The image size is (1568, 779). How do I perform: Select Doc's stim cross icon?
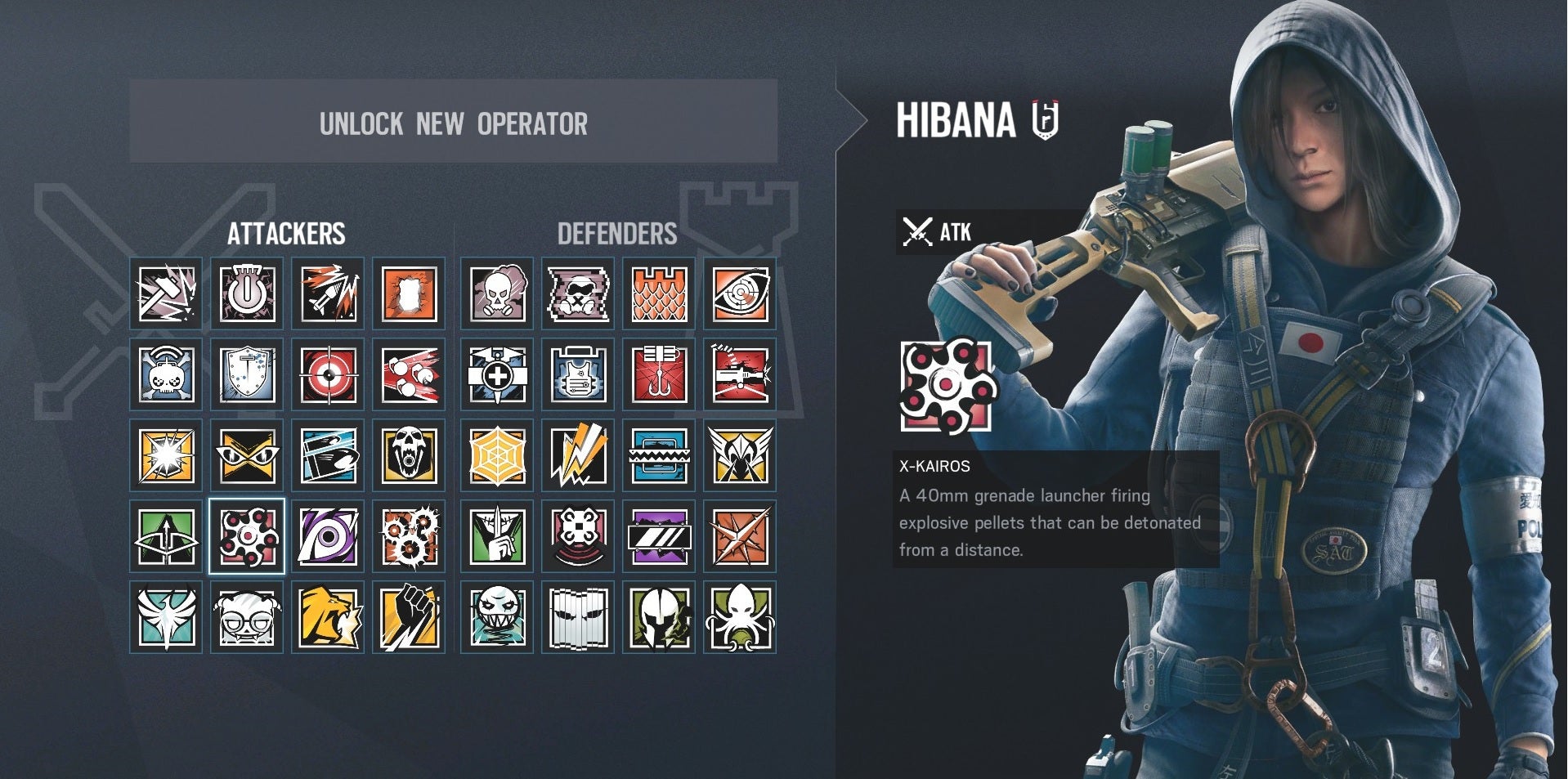pyautogui.click(x=496, y=376)
